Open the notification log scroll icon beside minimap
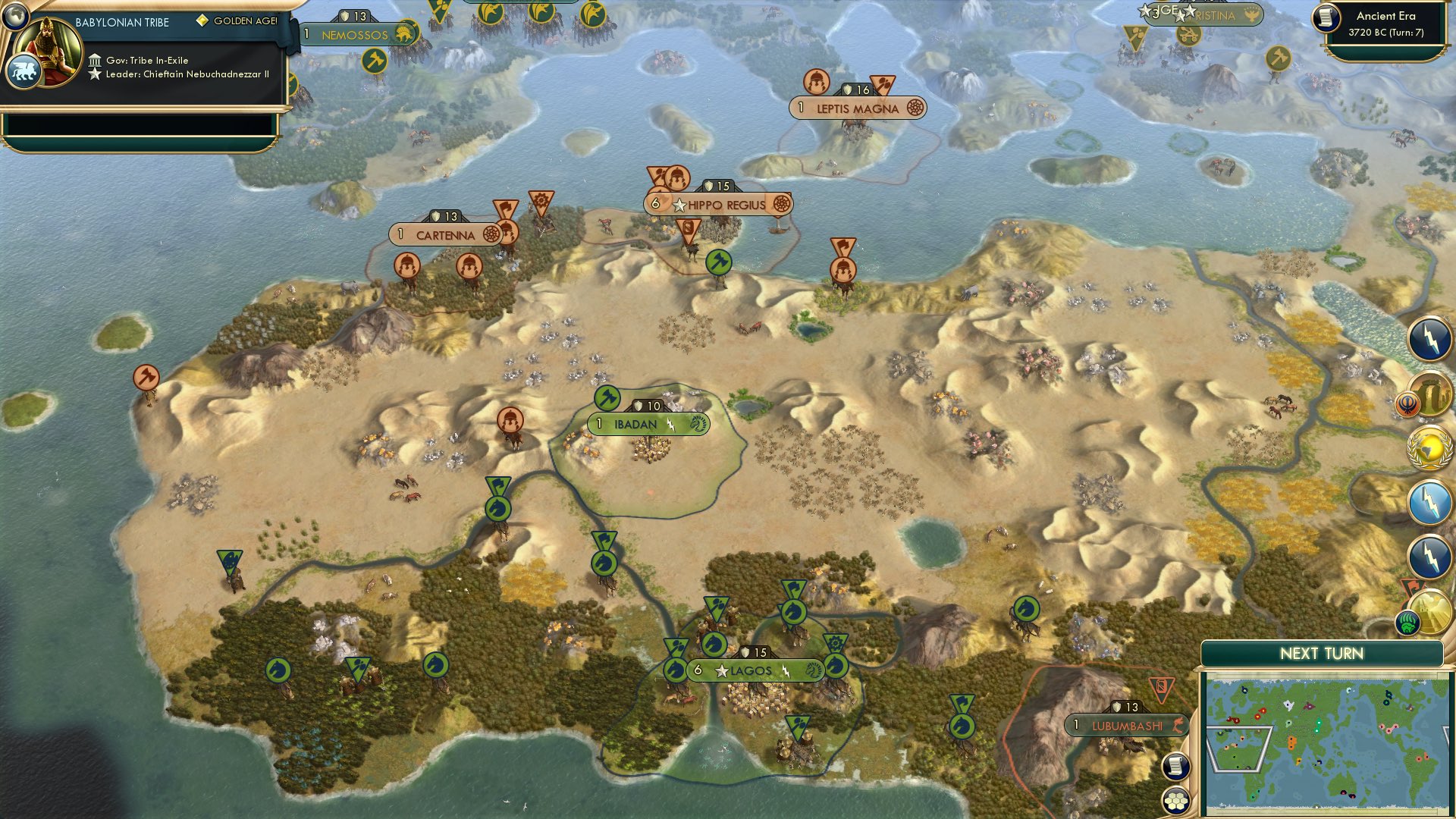This screenshot has width=1456, height=819. tap(1175, 766)
